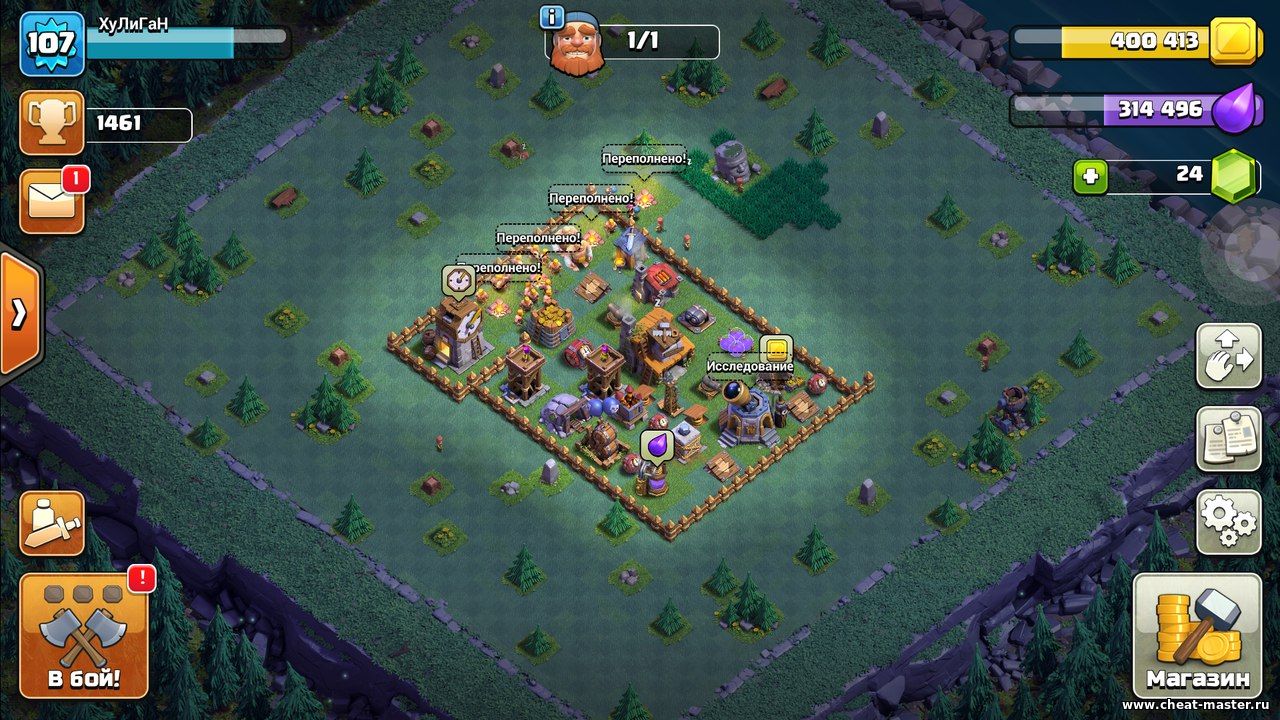Open the layout editor hand button

coord(1228,356)
